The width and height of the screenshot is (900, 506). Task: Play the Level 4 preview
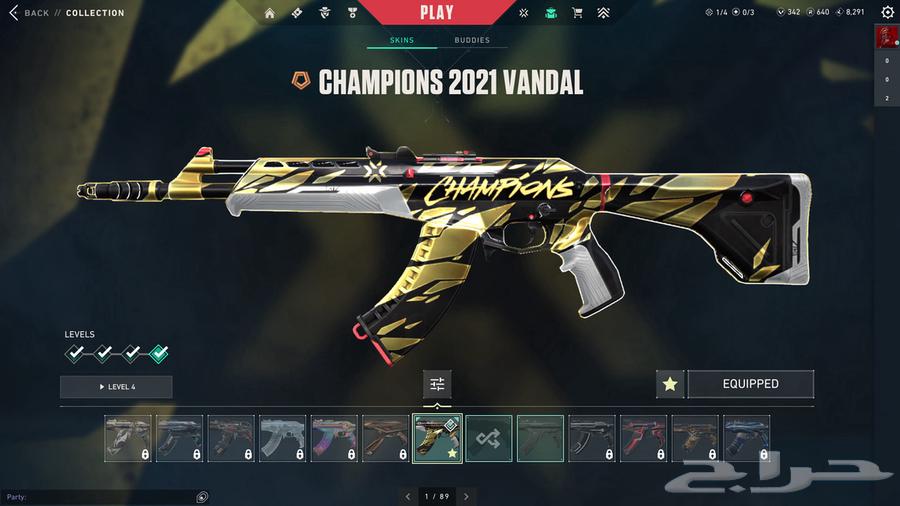coord(116,387)
